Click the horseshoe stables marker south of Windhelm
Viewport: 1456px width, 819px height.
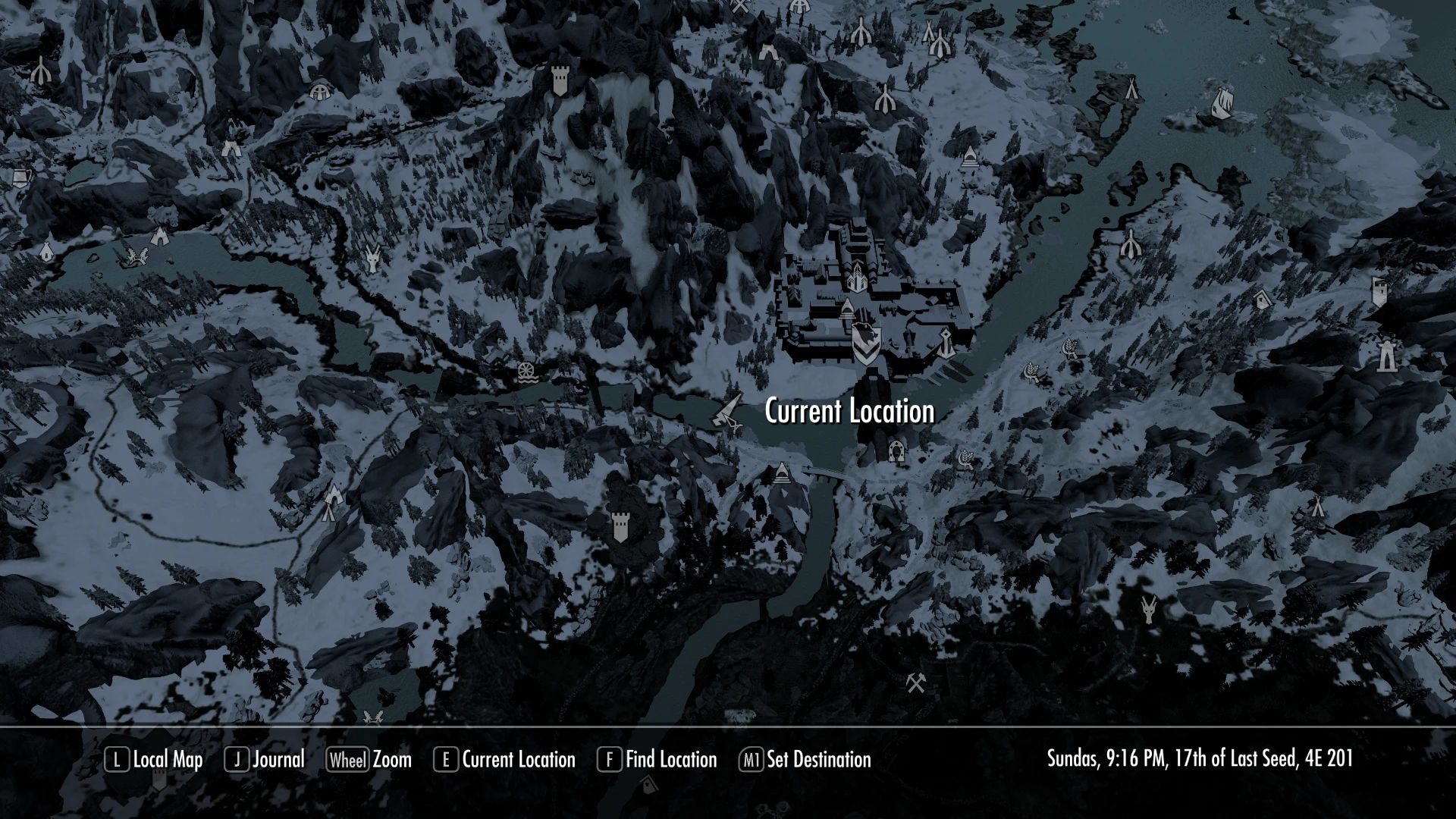896,450
